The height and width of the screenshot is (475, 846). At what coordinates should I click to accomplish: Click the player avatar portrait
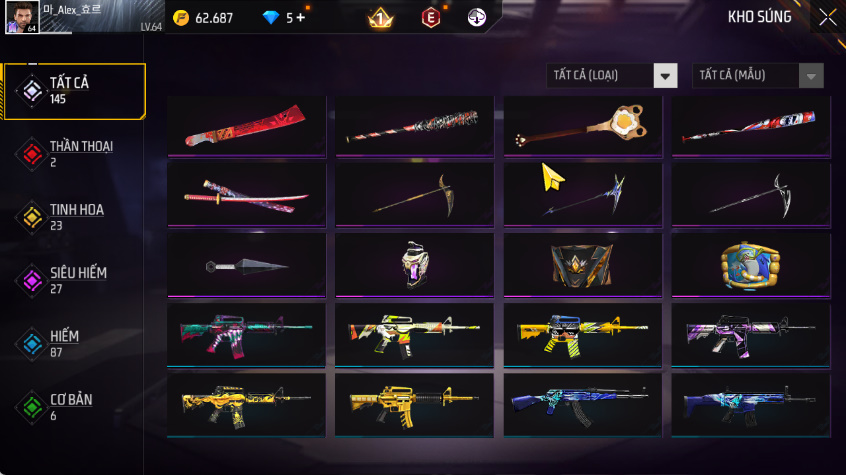pos(21,18)
